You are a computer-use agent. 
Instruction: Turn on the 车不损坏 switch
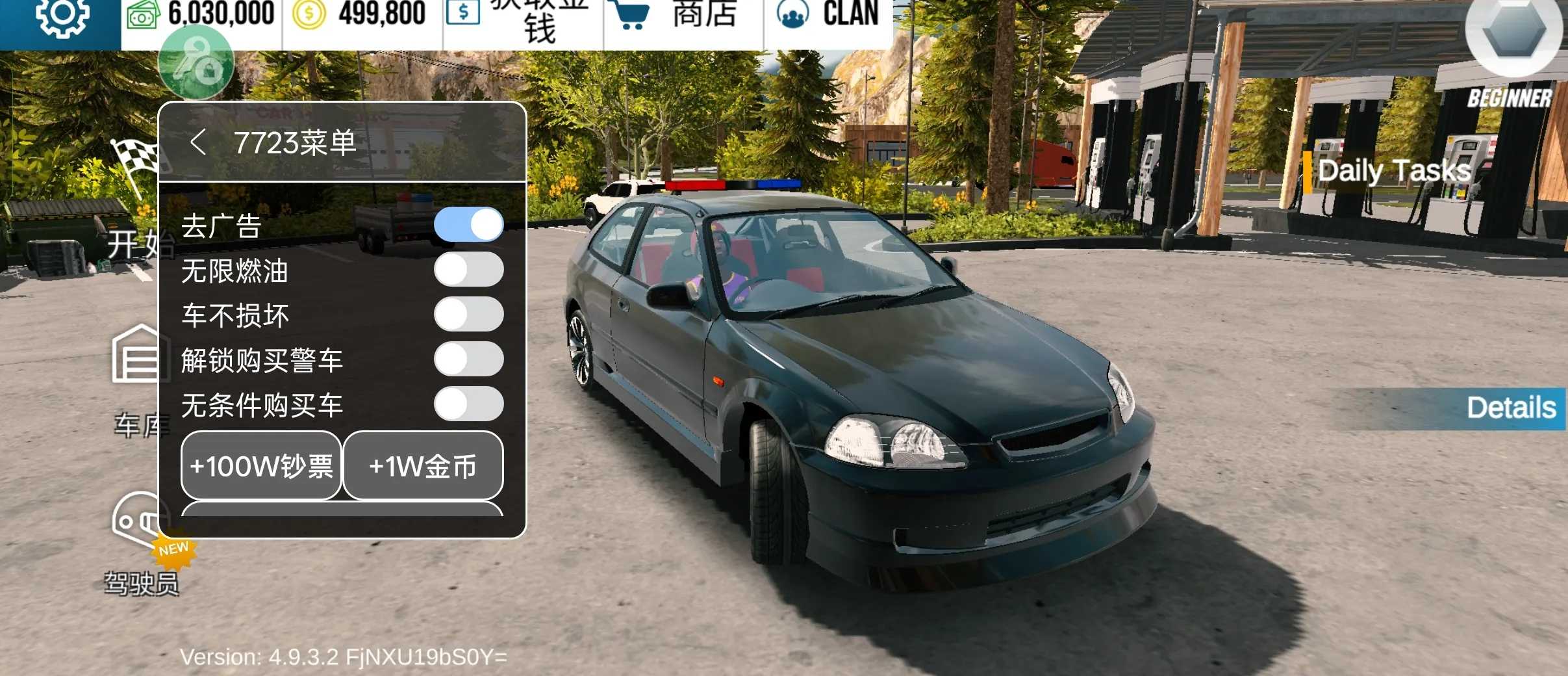point(468,315)
